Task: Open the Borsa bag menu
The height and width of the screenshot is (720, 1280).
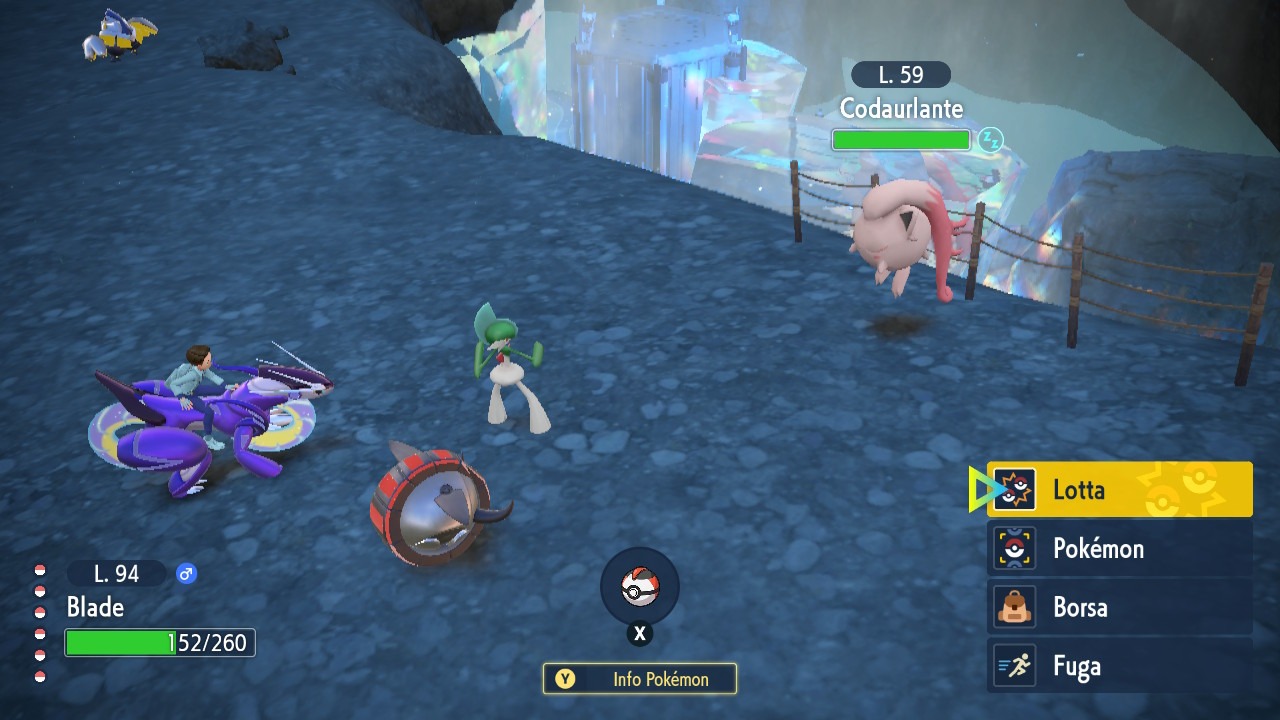Action: click(1119, 608)
